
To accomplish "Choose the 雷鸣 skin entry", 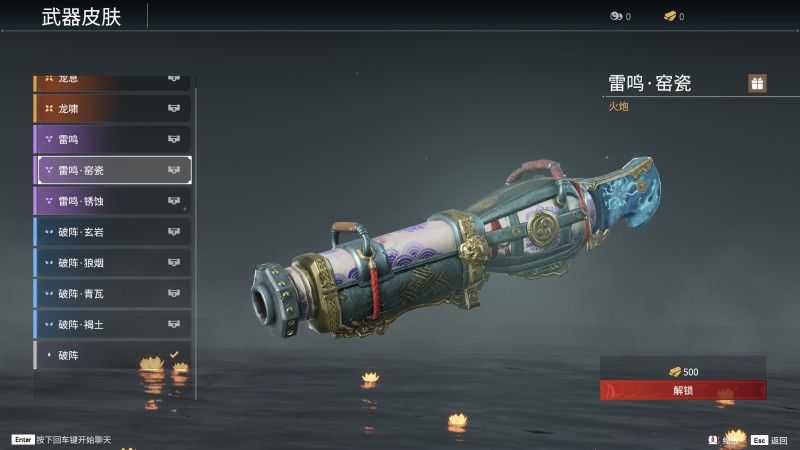I will click(x=112, y=139).
